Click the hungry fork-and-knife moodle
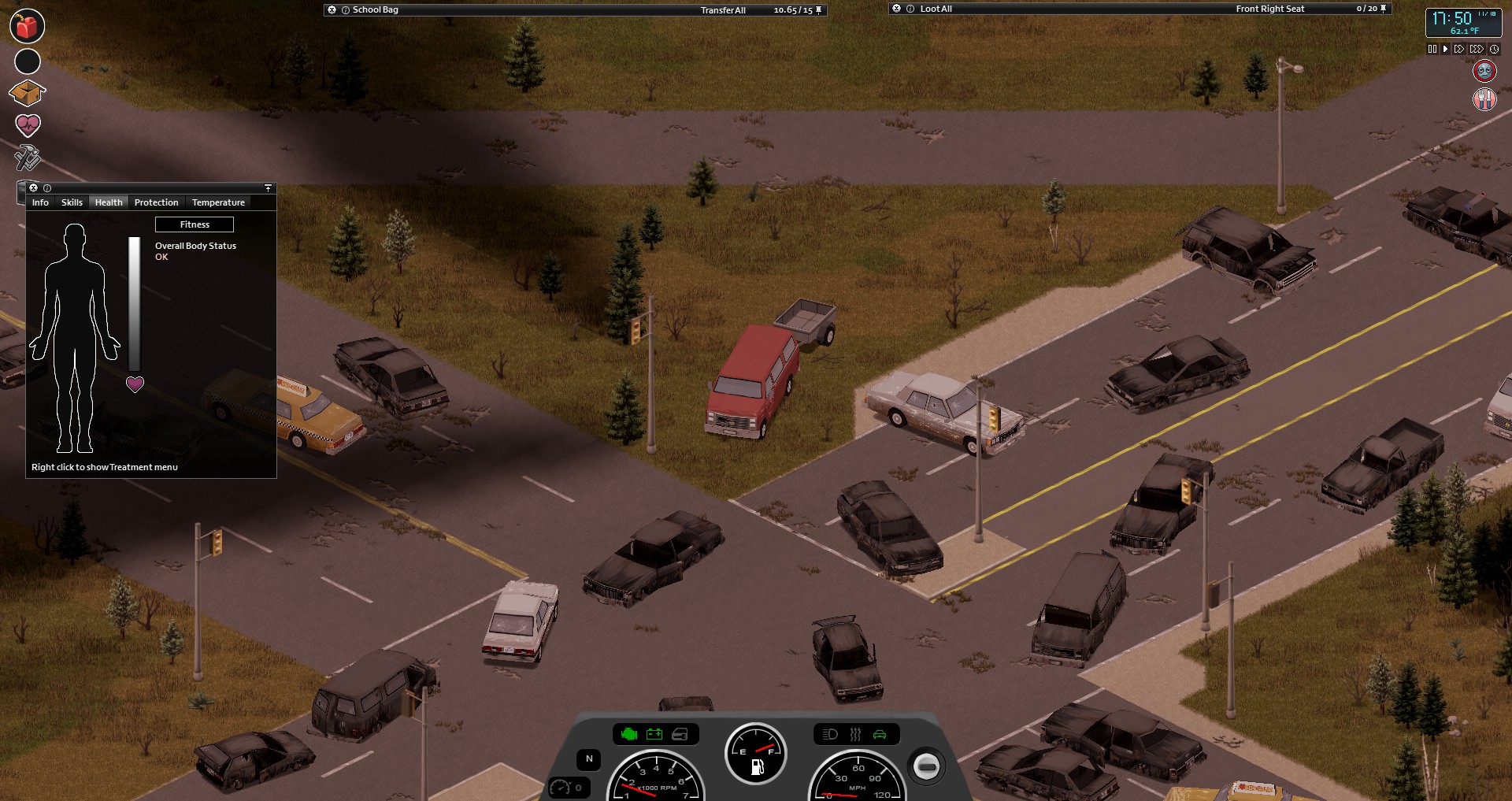The image size is (1512, 801). pyautogui.click(x=1484, y=99)
